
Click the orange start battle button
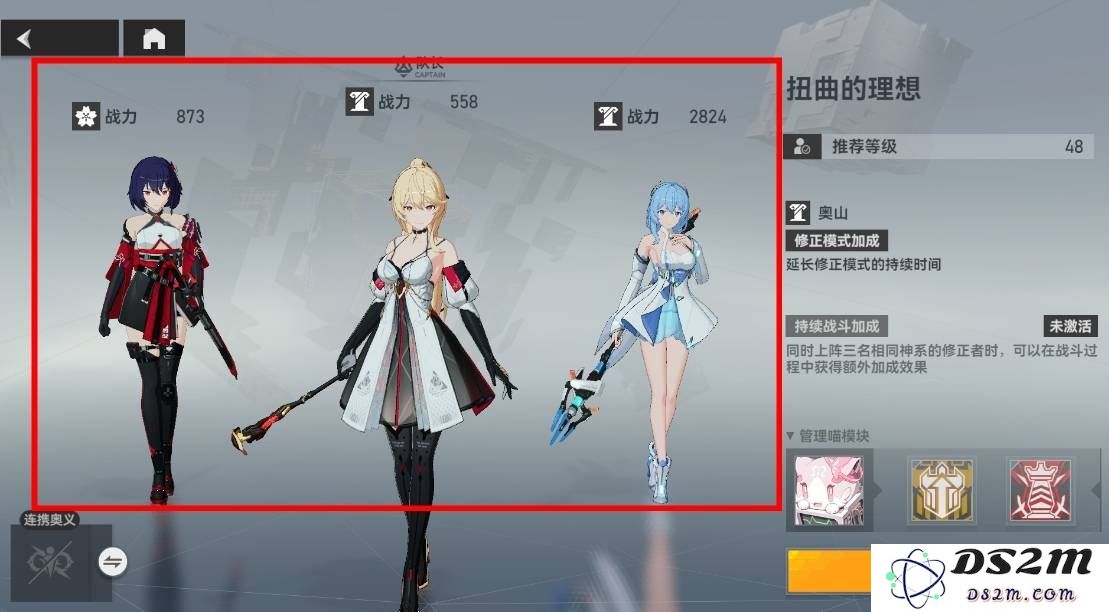[x=829, y=572]
